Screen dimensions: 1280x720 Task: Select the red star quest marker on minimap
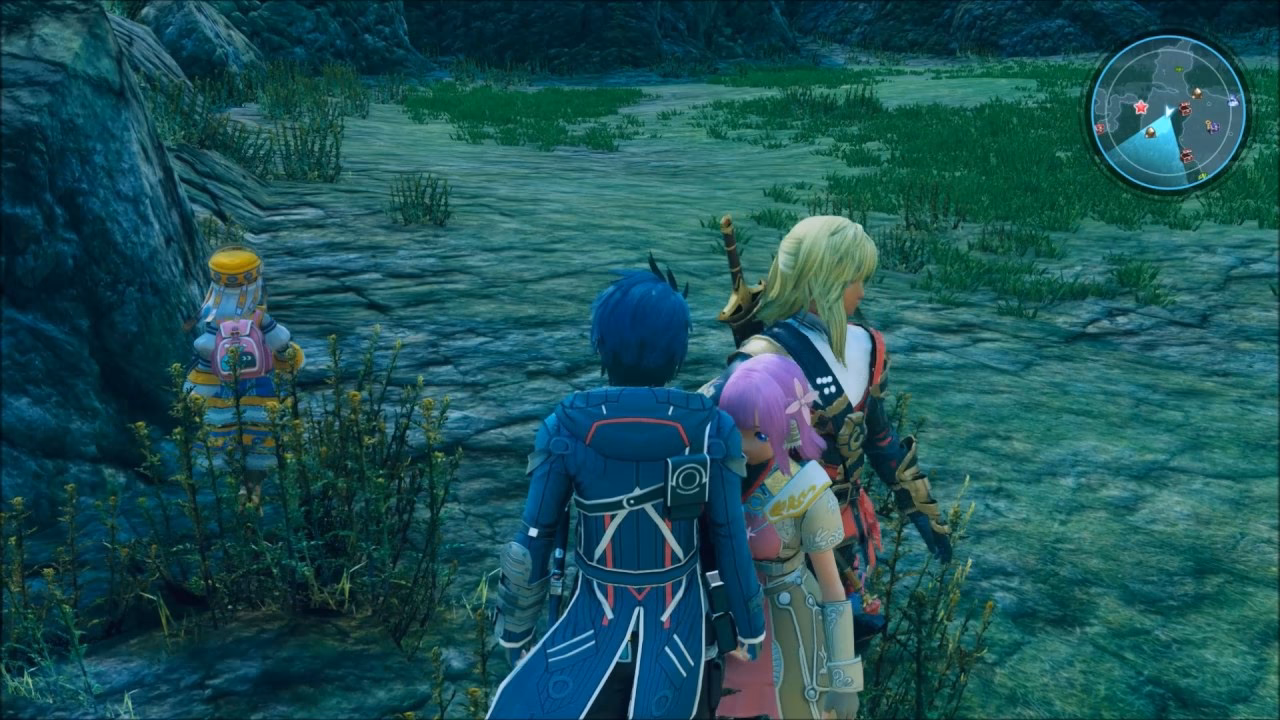(1141, 108)
